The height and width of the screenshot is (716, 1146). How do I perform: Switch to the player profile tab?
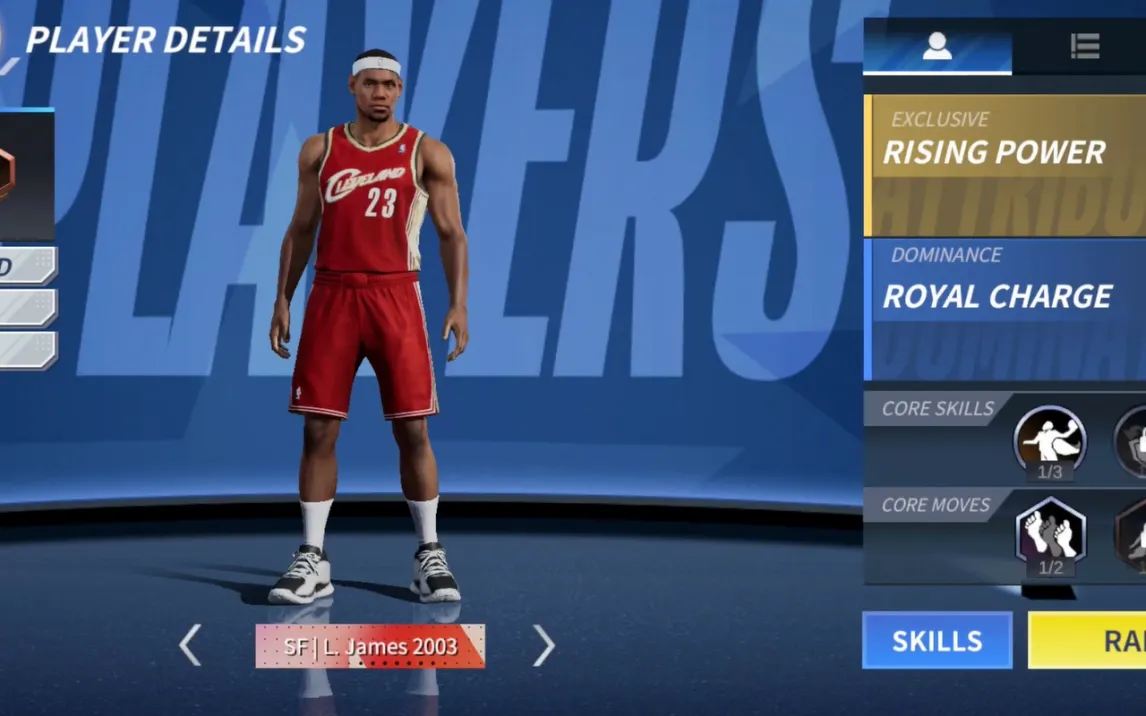[x=937, y=46]
